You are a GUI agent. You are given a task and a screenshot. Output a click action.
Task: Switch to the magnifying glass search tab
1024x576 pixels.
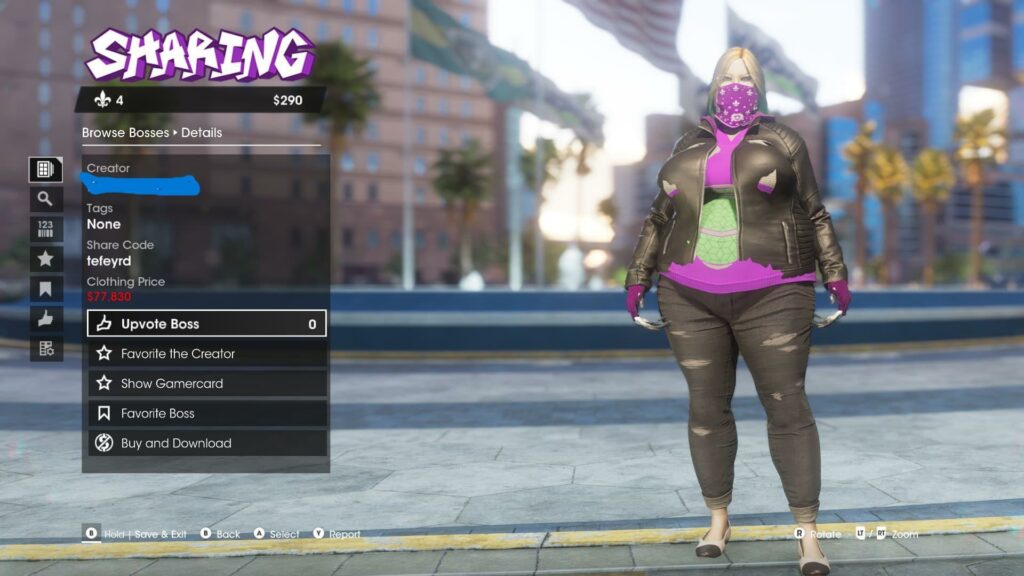pos(45,199)
